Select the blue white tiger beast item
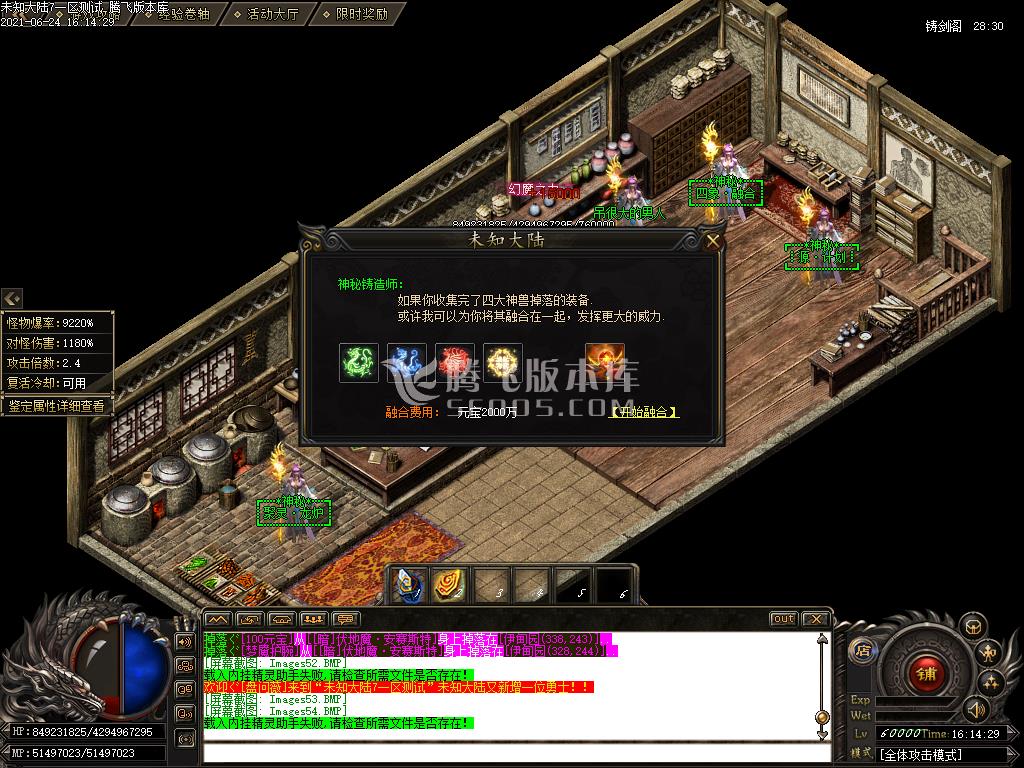The width and height of the screenshot is (1024, 768). coord(407,363)
